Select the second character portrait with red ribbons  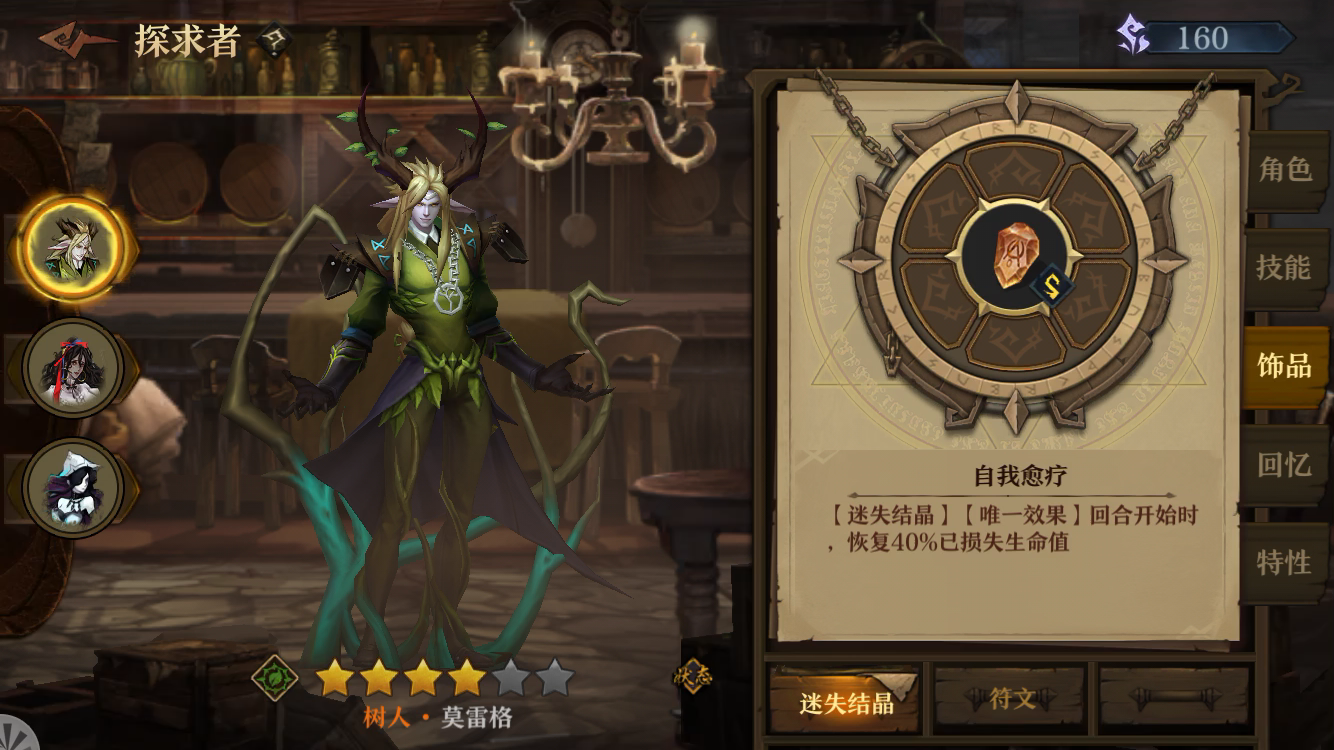tap(68, 367)
